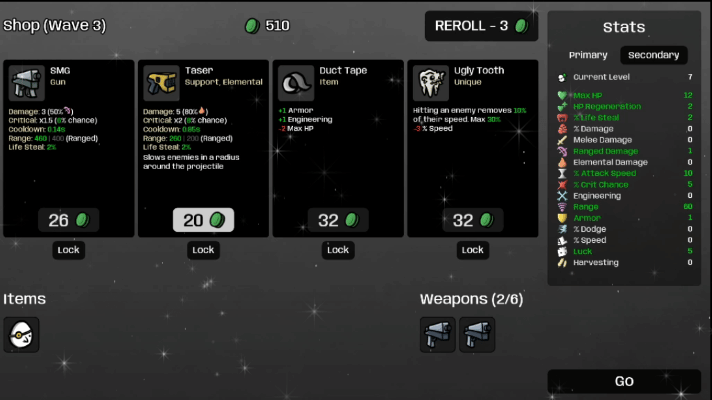Switch to the Primary stats tab

point(588,55)
